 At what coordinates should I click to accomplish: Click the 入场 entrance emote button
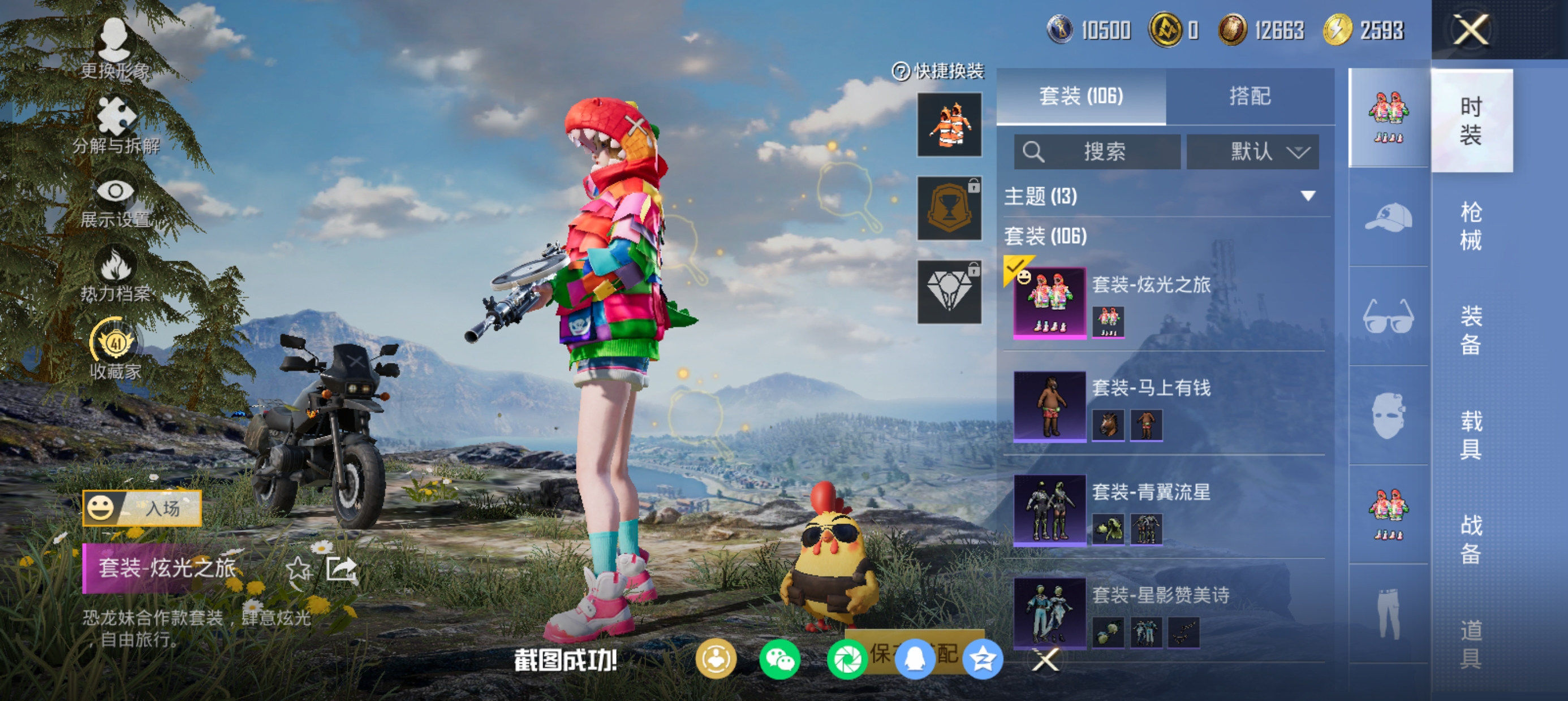(x=143, y=508)
